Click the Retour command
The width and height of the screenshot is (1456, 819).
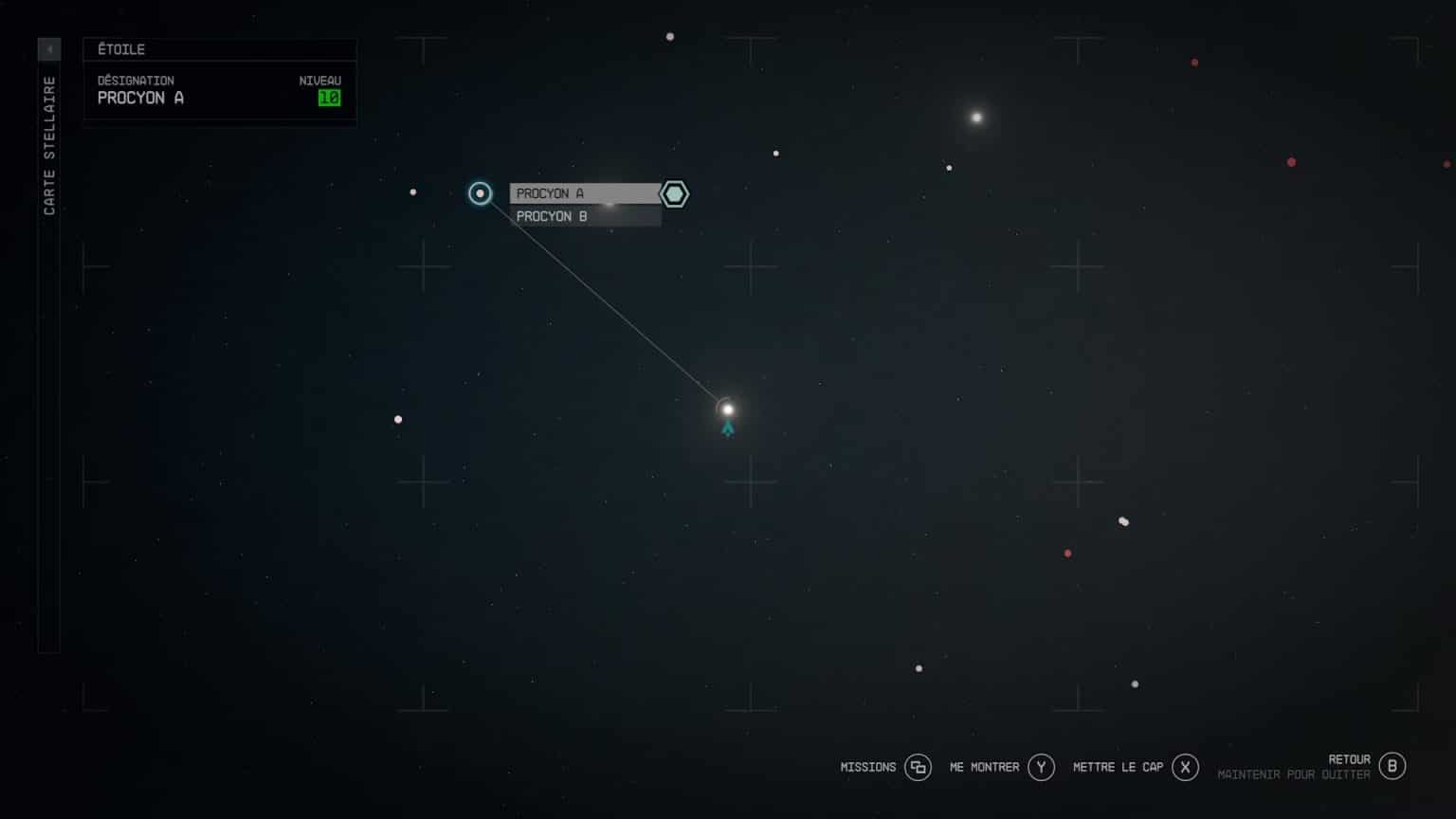tap(1350, 759)
